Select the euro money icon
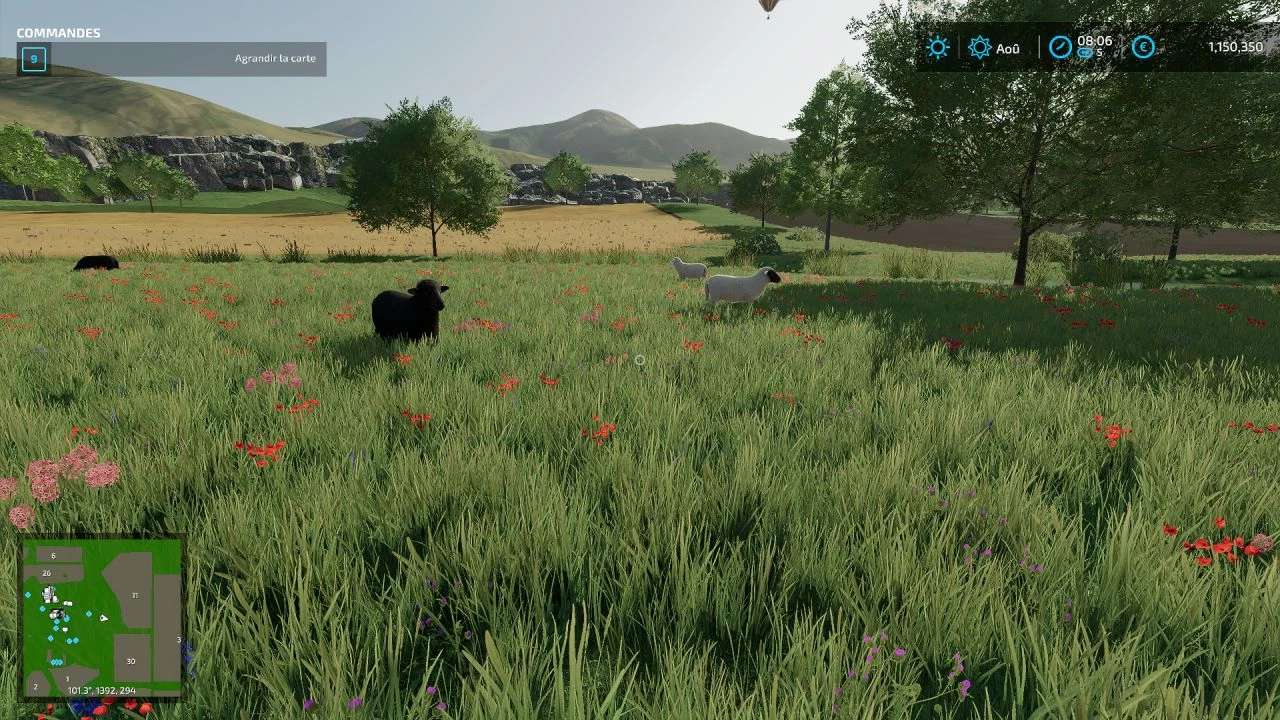Screen dimensions: 1280x720 pos(1143,47)
